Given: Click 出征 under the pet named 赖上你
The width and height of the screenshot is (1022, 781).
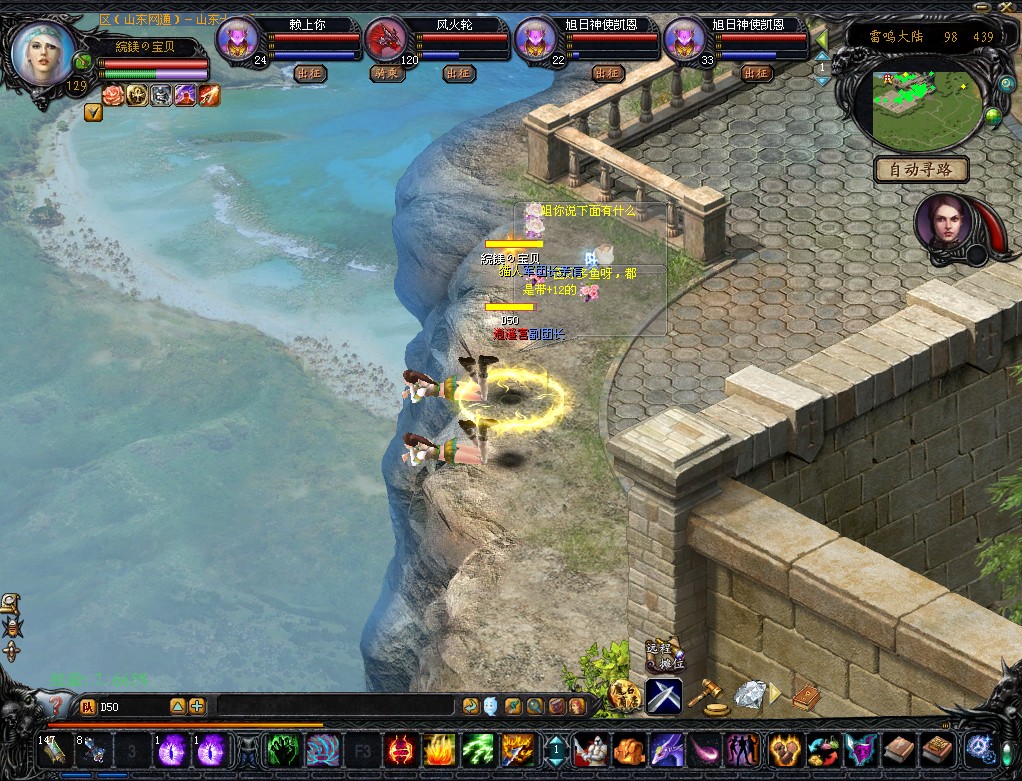Looking at the screenshot, I should point(309,73).
